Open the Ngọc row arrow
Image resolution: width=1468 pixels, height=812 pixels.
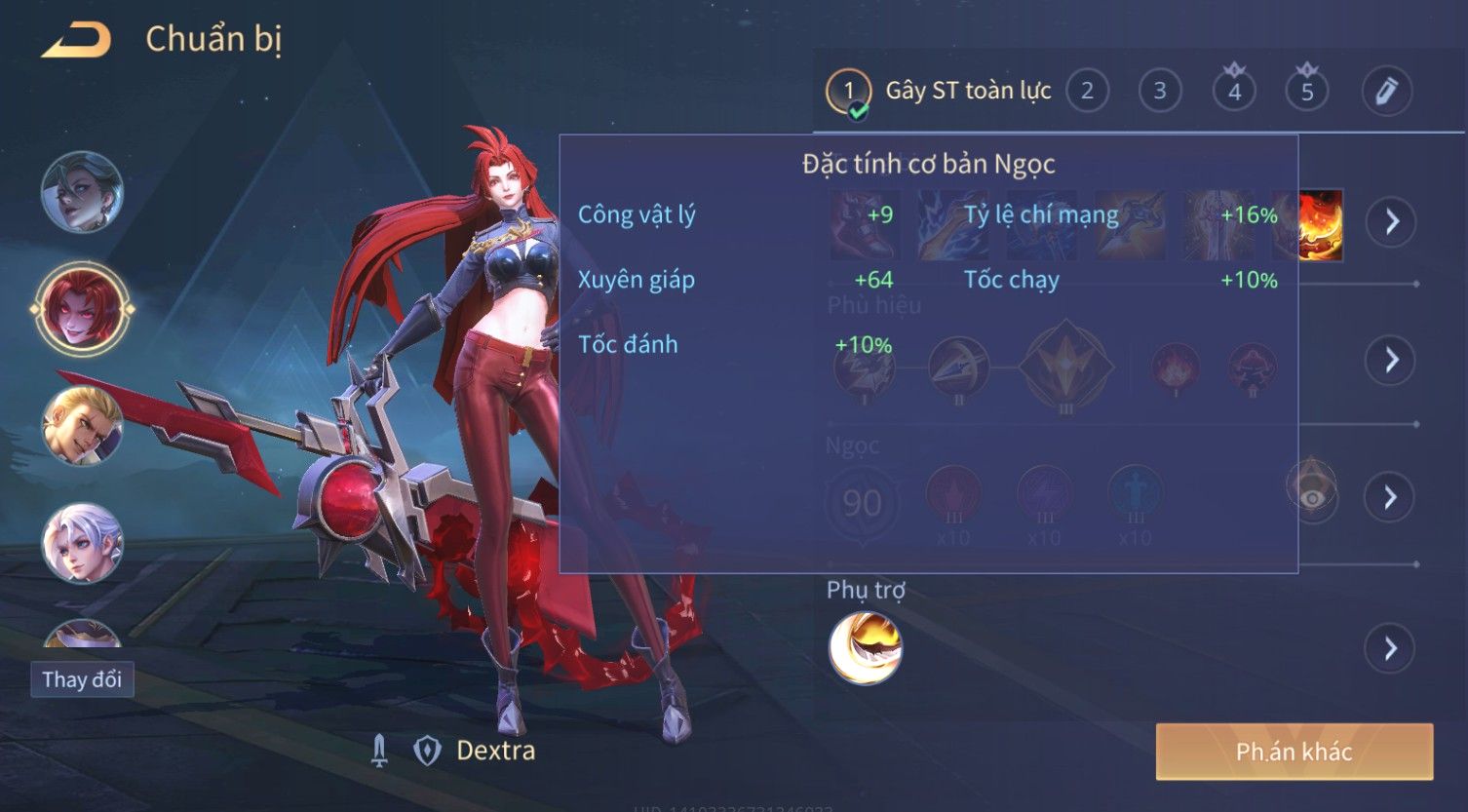[1391, 498]
